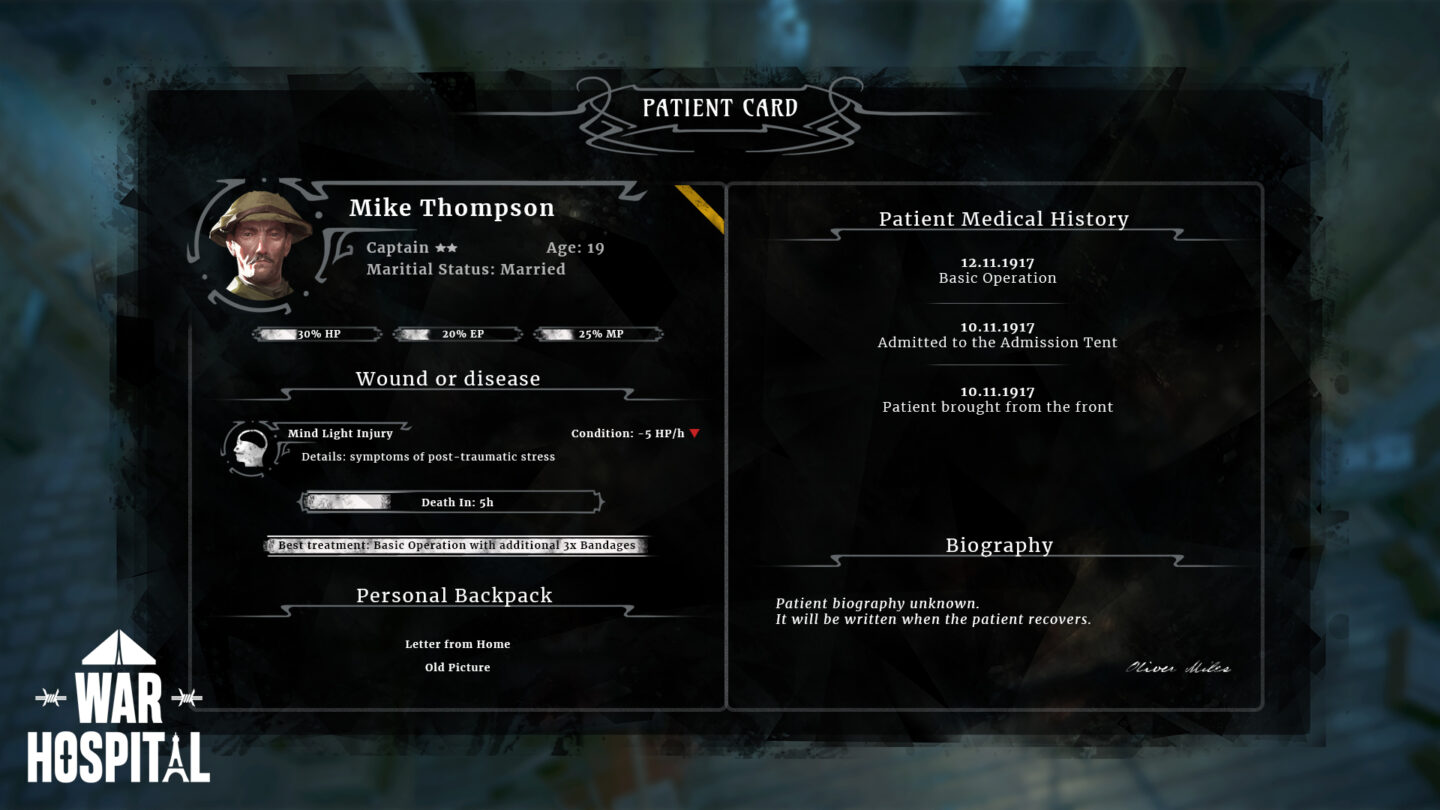Image resolution: width=1440 pixels, height=810 pixels.
Task: Switch to the Biography section
Action: pyautogui.click(x=1000, y=545)
